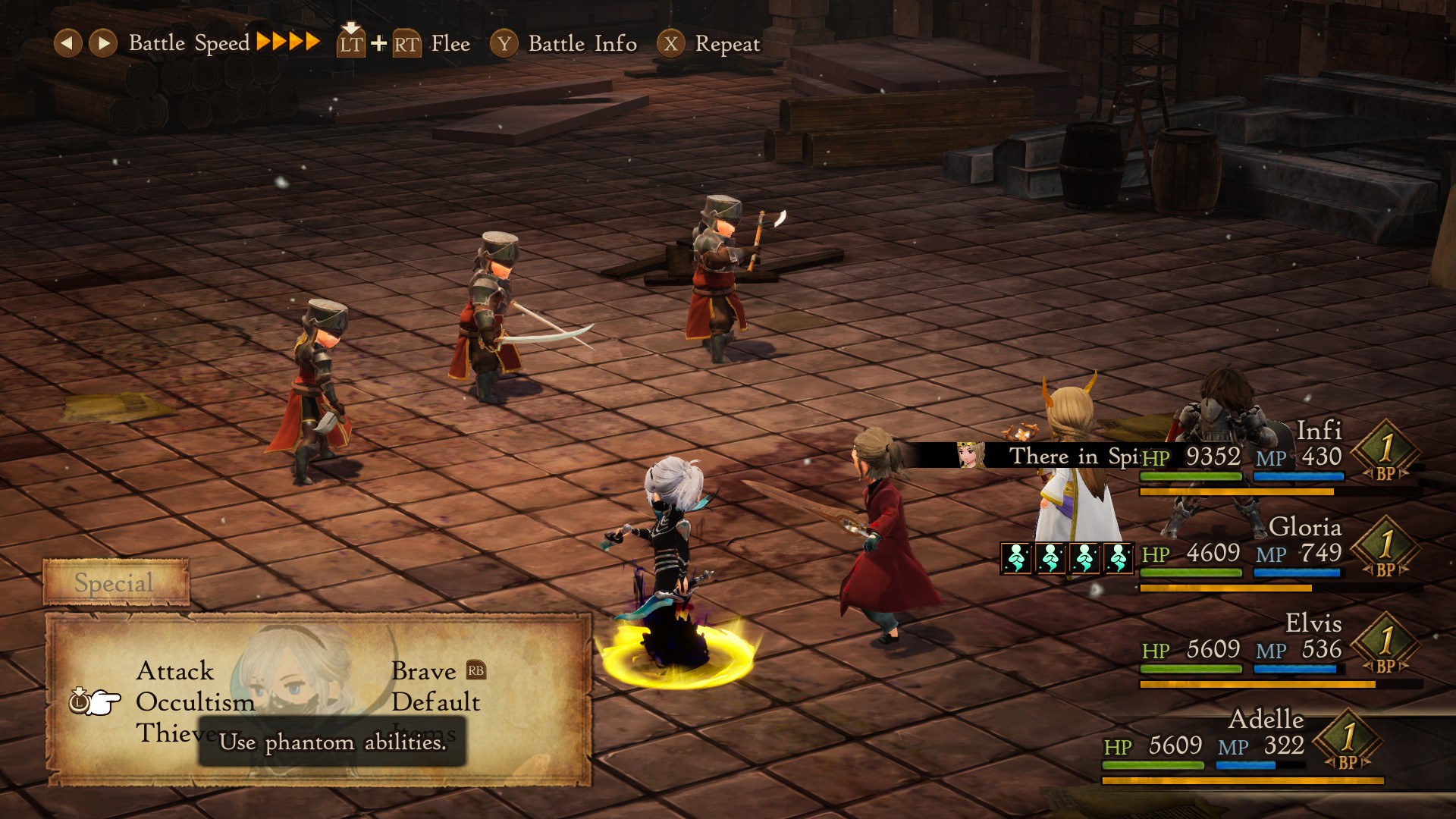Image resolution: width=1456 pixels, height=819 pixels.
Task: Open the Battle Info screen
Action: (563, 44)
